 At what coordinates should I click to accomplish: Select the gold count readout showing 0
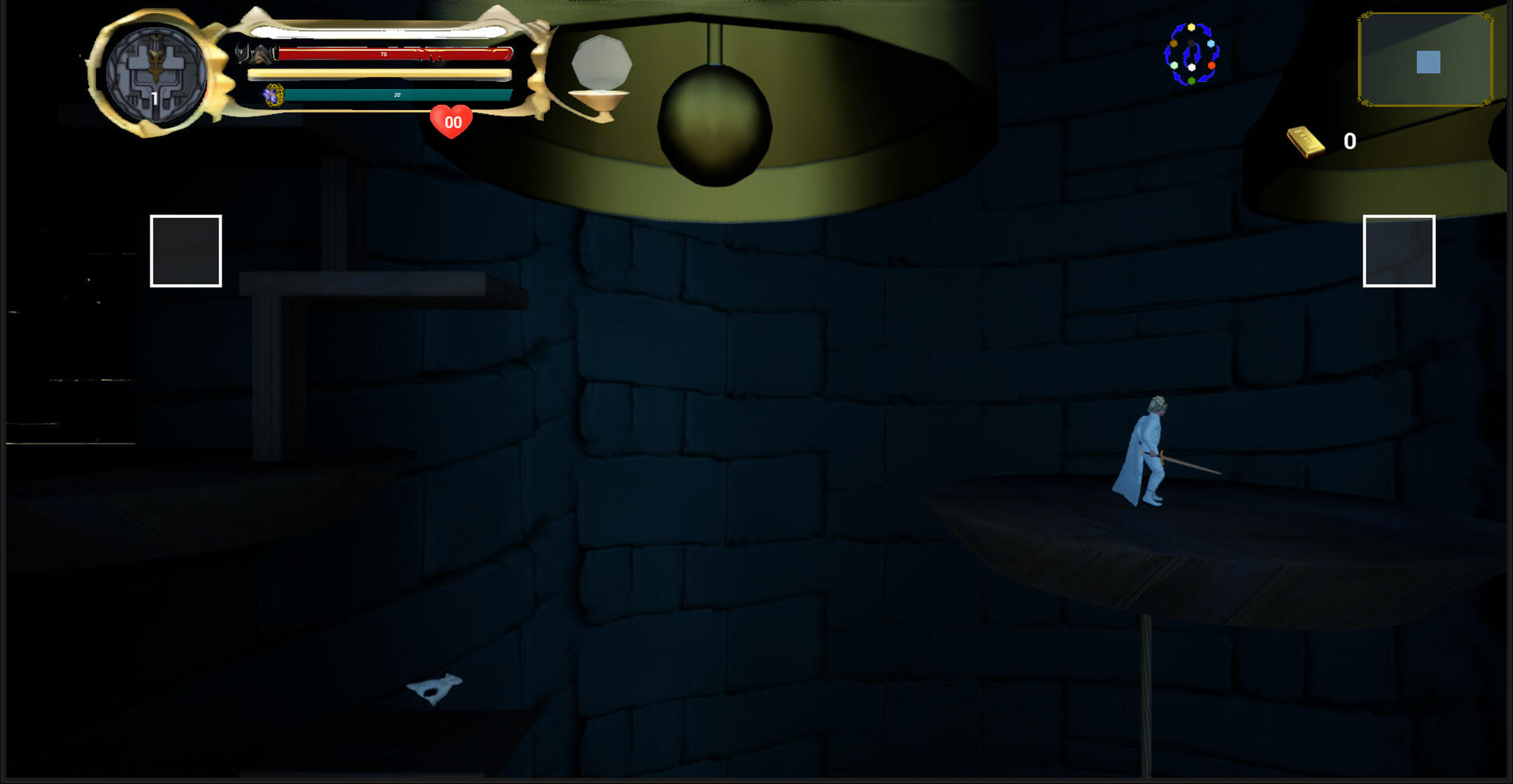point(1350,142)
